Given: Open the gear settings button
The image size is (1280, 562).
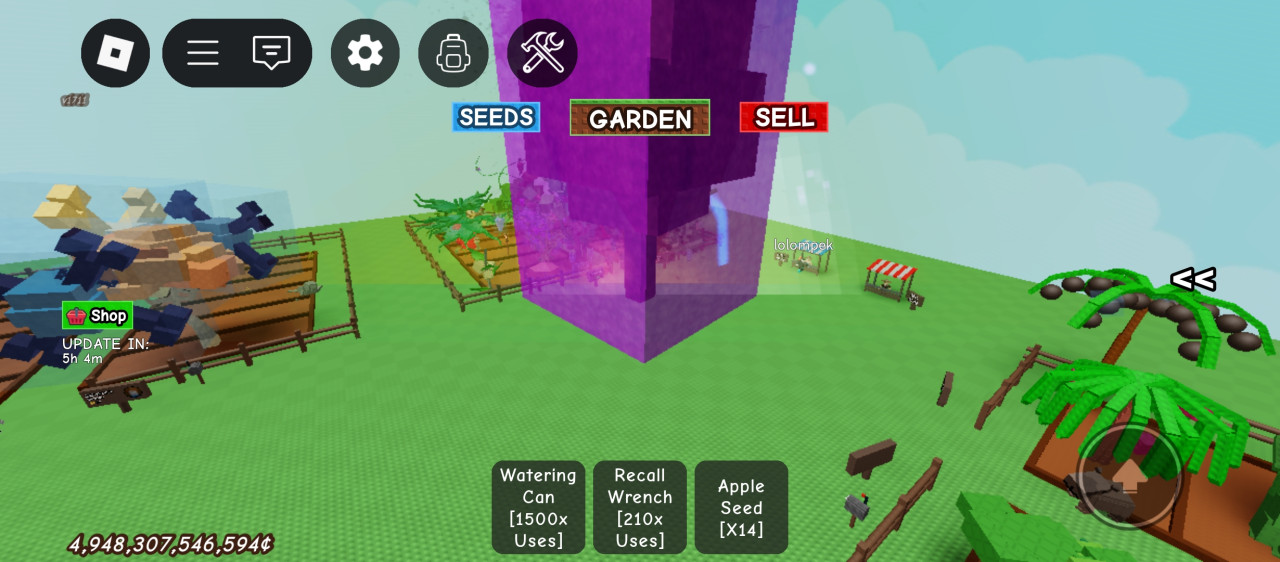Looking at the screenshot, I should 365,53.
